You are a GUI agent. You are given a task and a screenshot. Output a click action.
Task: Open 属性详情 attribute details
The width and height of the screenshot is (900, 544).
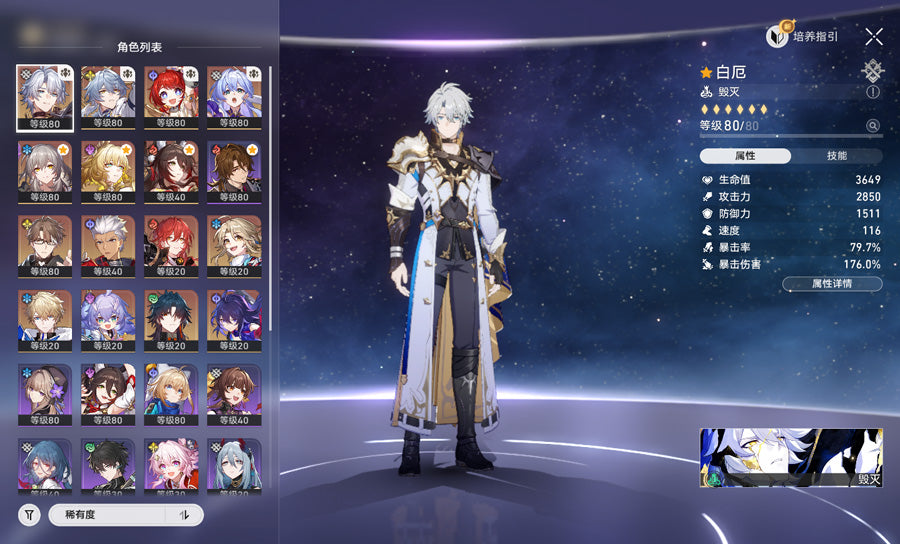coord(832,284)
